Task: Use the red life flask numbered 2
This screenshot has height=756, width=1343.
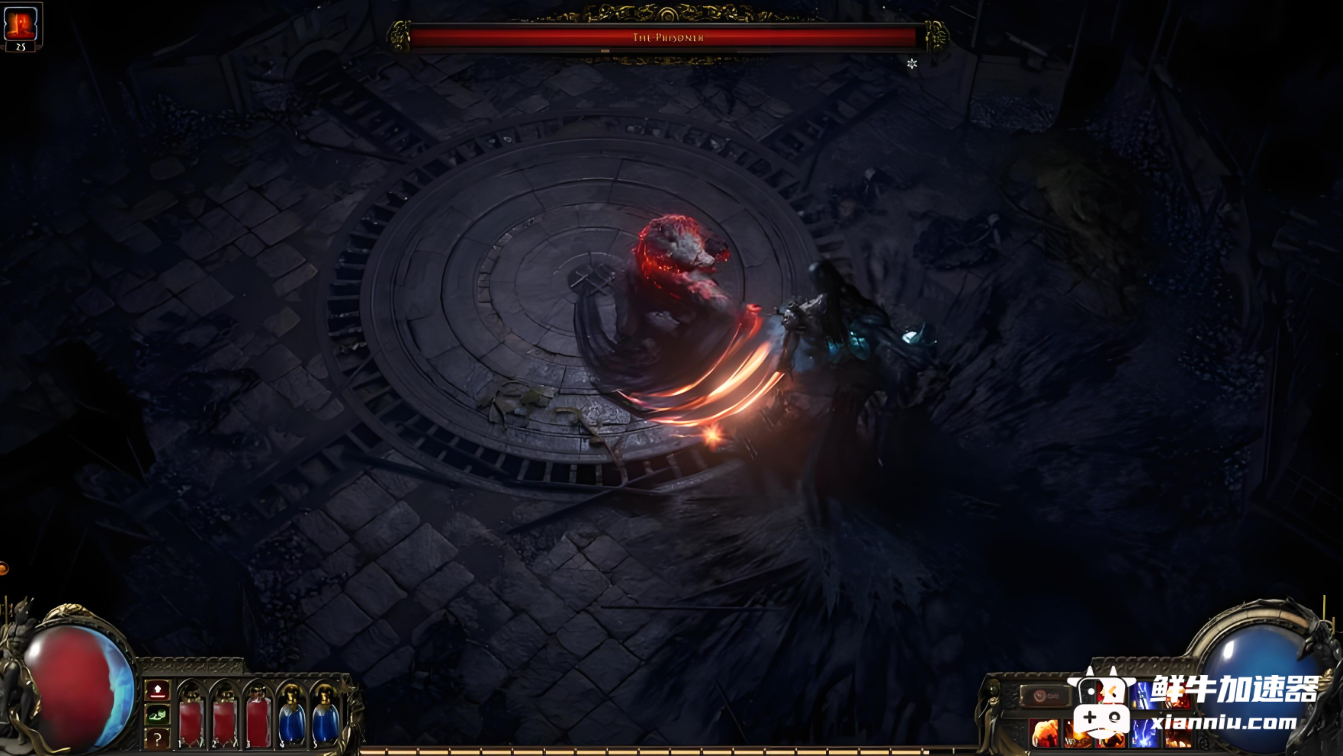Action: 225,718
